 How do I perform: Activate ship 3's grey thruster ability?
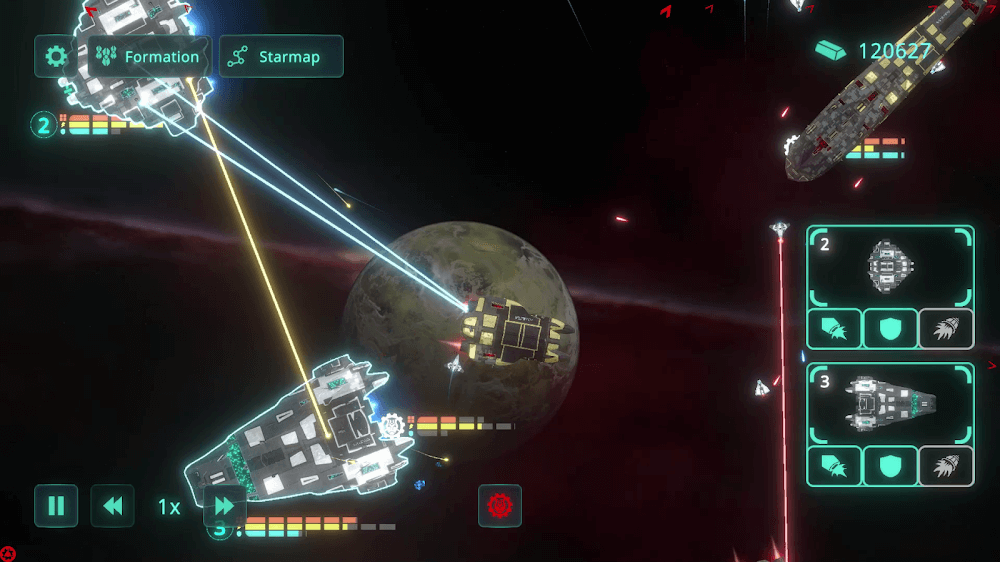tap(946, 467)
